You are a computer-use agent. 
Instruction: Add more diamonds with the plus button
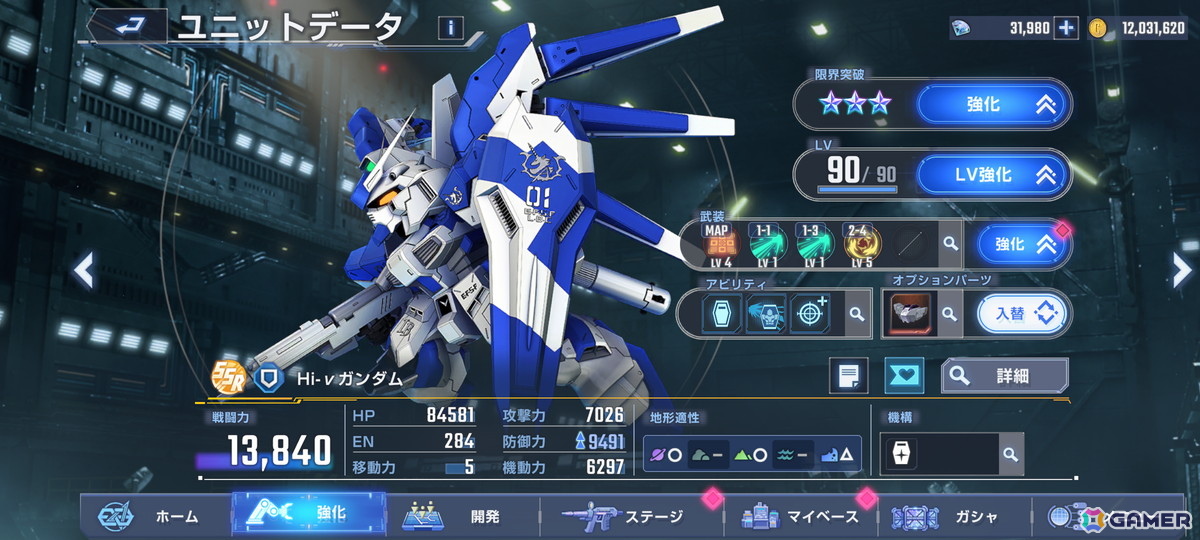1067,28
